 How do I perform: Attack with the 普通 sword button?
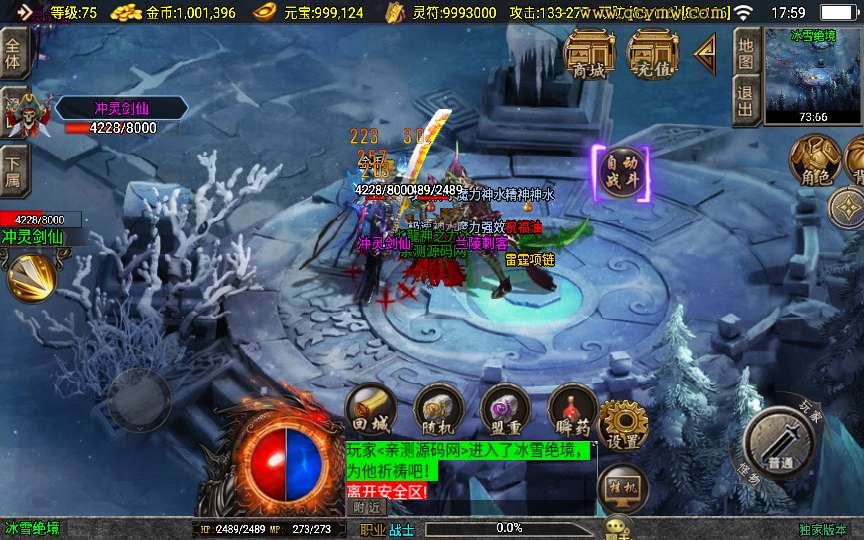[x=780, y=444]
